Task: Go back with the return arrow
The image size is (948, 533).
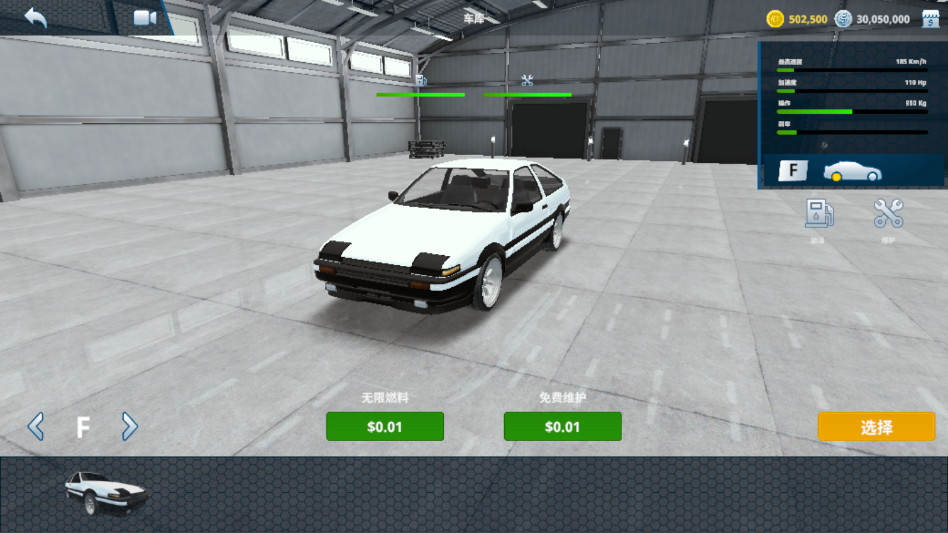Action: [x=36, y=18]
